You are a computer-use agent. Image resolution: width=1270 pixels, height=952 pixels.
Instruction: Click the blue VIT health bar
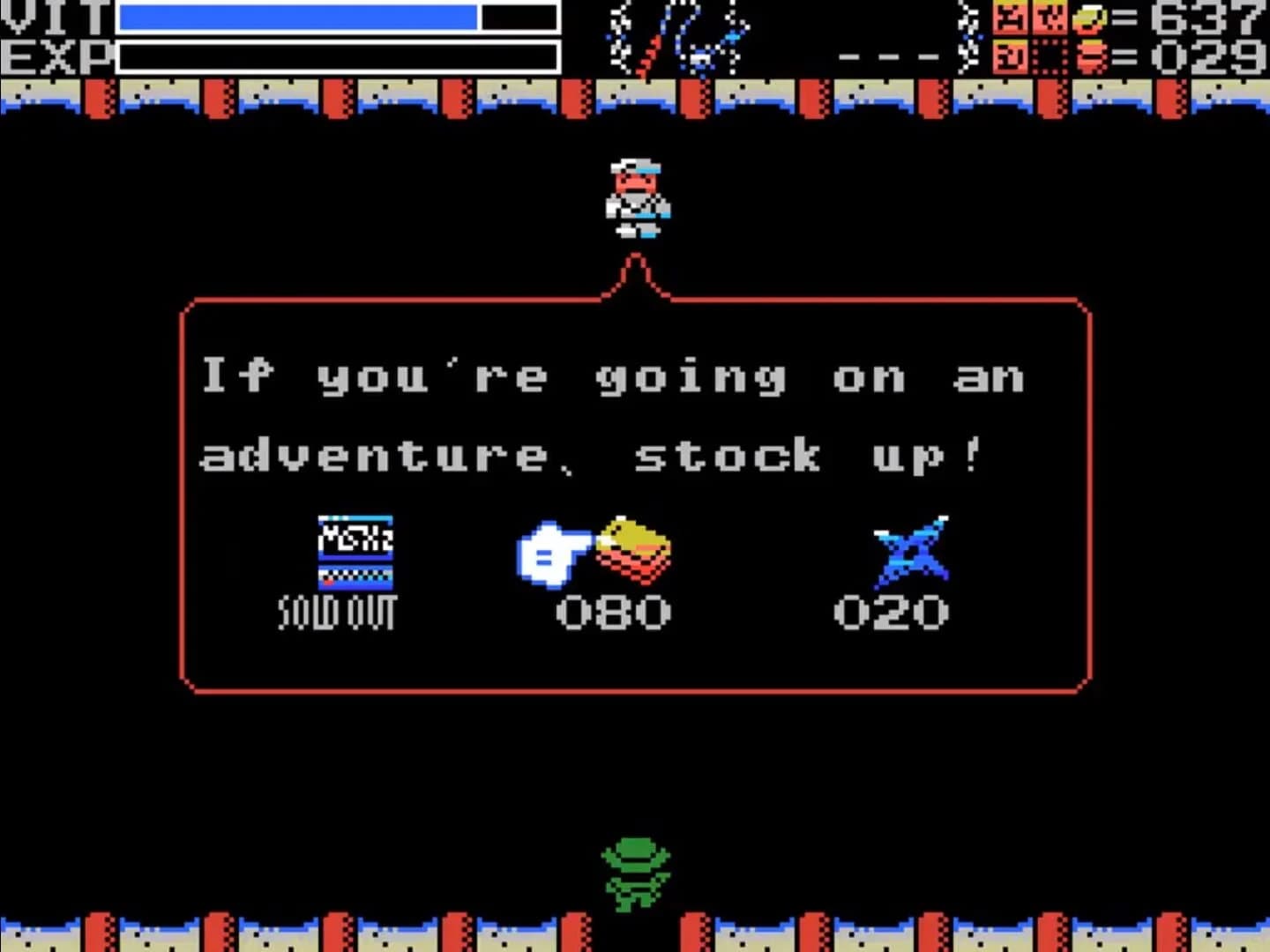coord(300,18)
